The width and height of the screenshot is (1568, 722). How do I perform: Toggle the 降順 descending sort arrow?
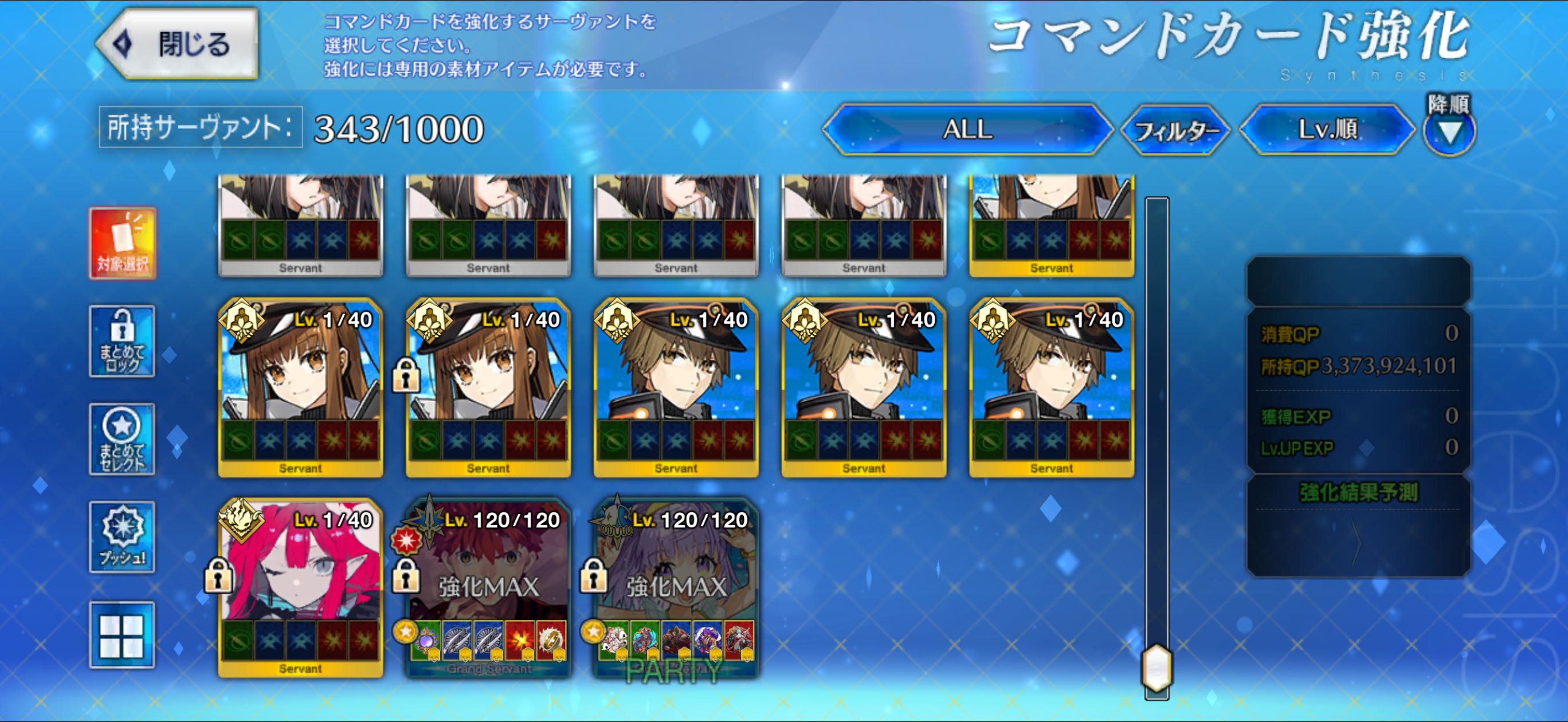1449,131
